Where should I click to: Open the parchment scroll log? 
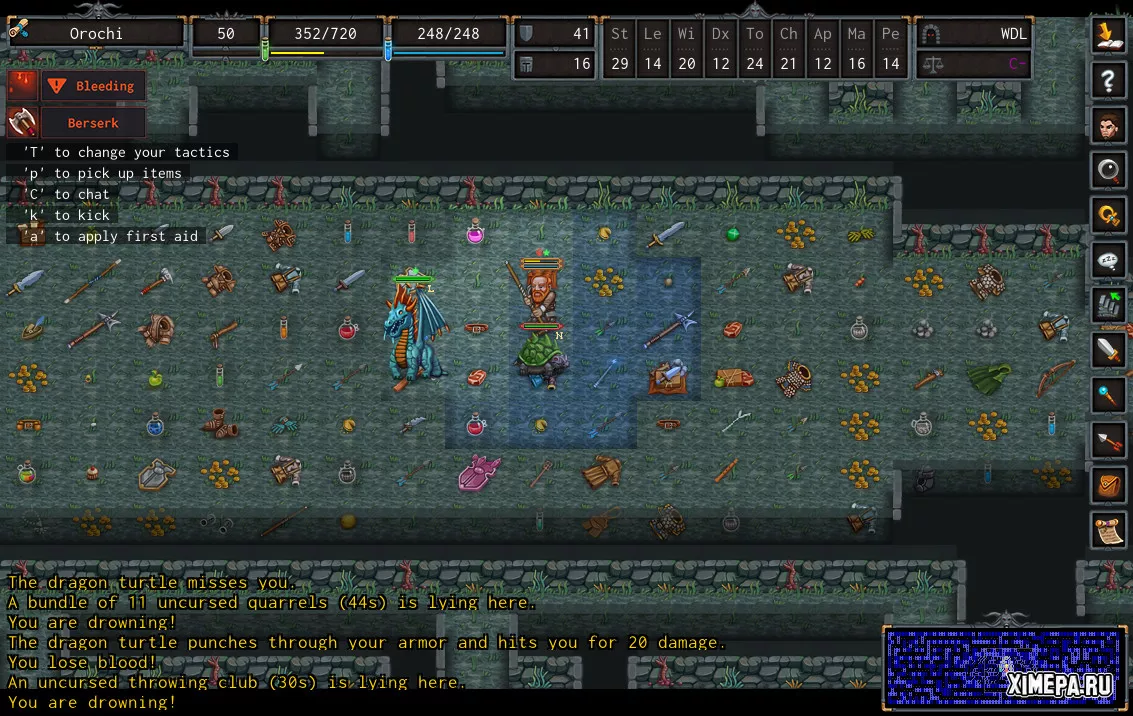[x=1108, y=531]
